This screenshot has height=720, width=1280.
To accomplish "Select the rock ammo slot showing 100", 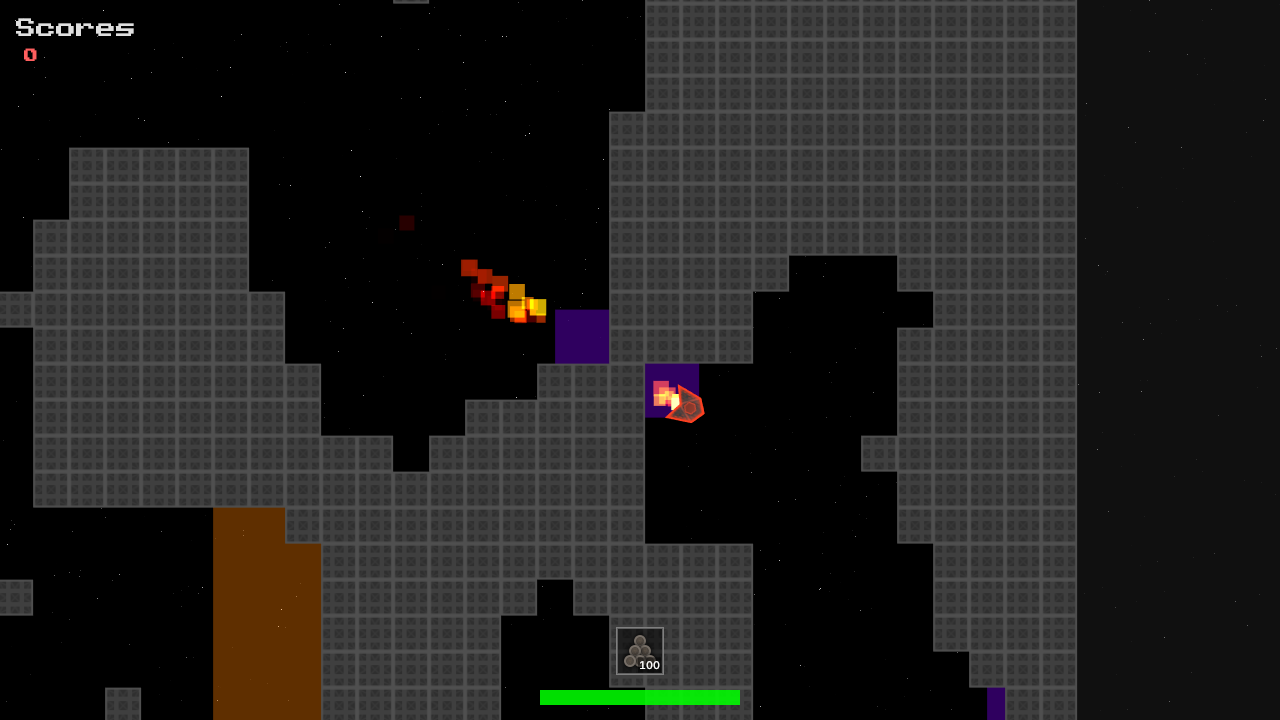I will click(640, 651).
